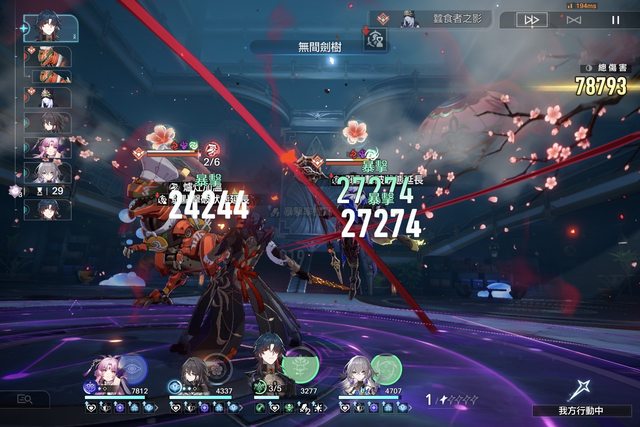Screen dimensions: 640x427
Task: Click the pink-haired character's turn-order portrait
Action: tap(48, 148)
